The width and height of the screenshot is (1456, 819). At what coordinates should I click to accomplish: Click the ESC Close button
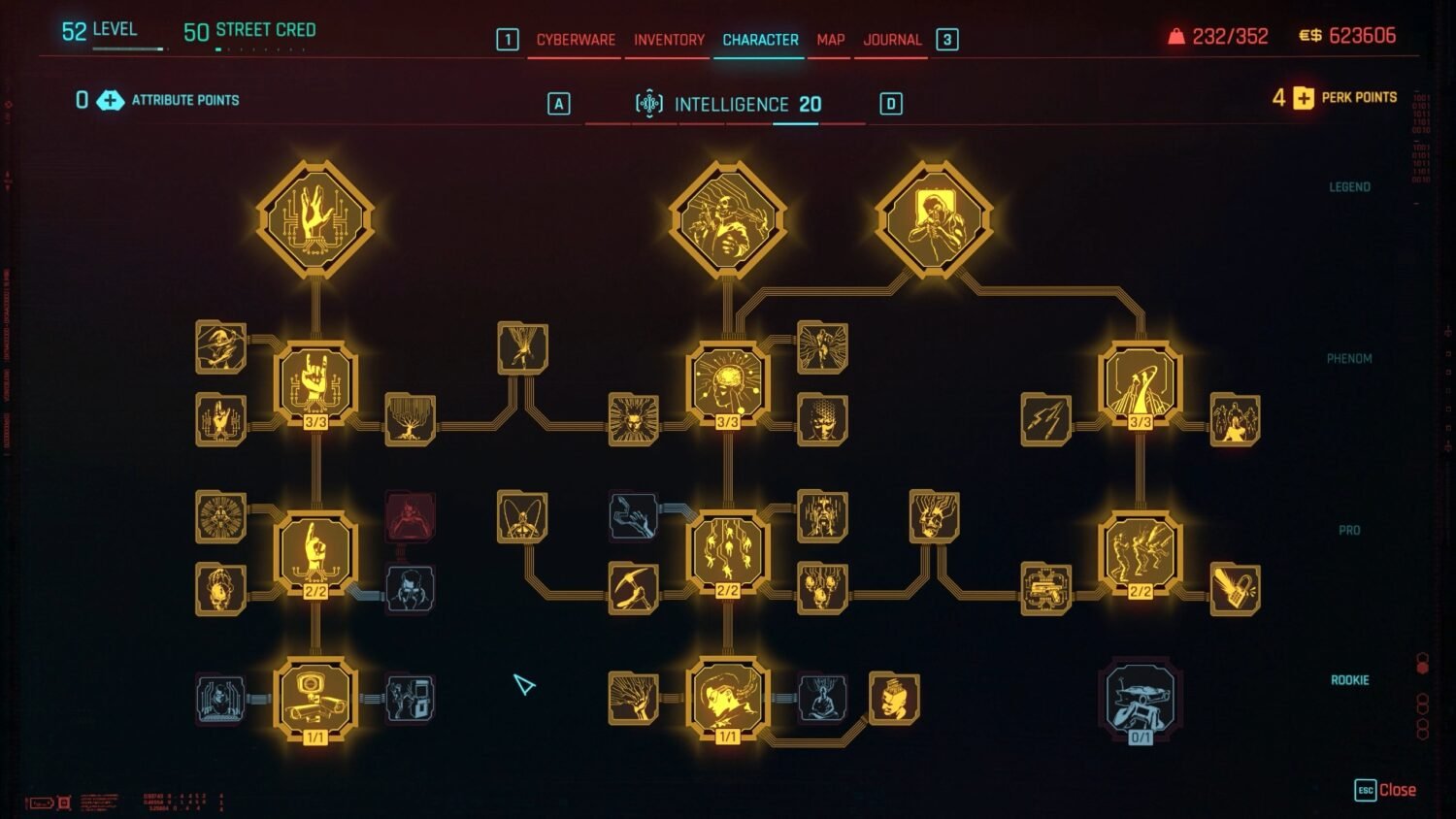pos(1382,791)
